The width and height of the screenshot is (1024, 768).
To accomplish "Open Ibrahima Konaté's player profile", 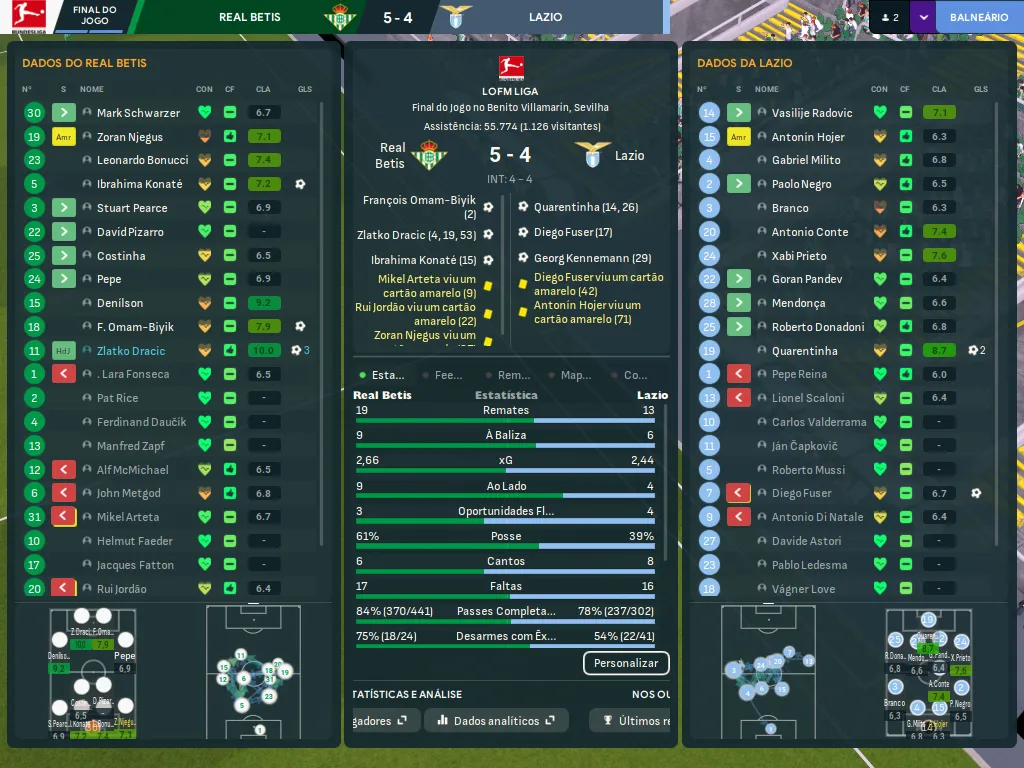I will point(139,184).
